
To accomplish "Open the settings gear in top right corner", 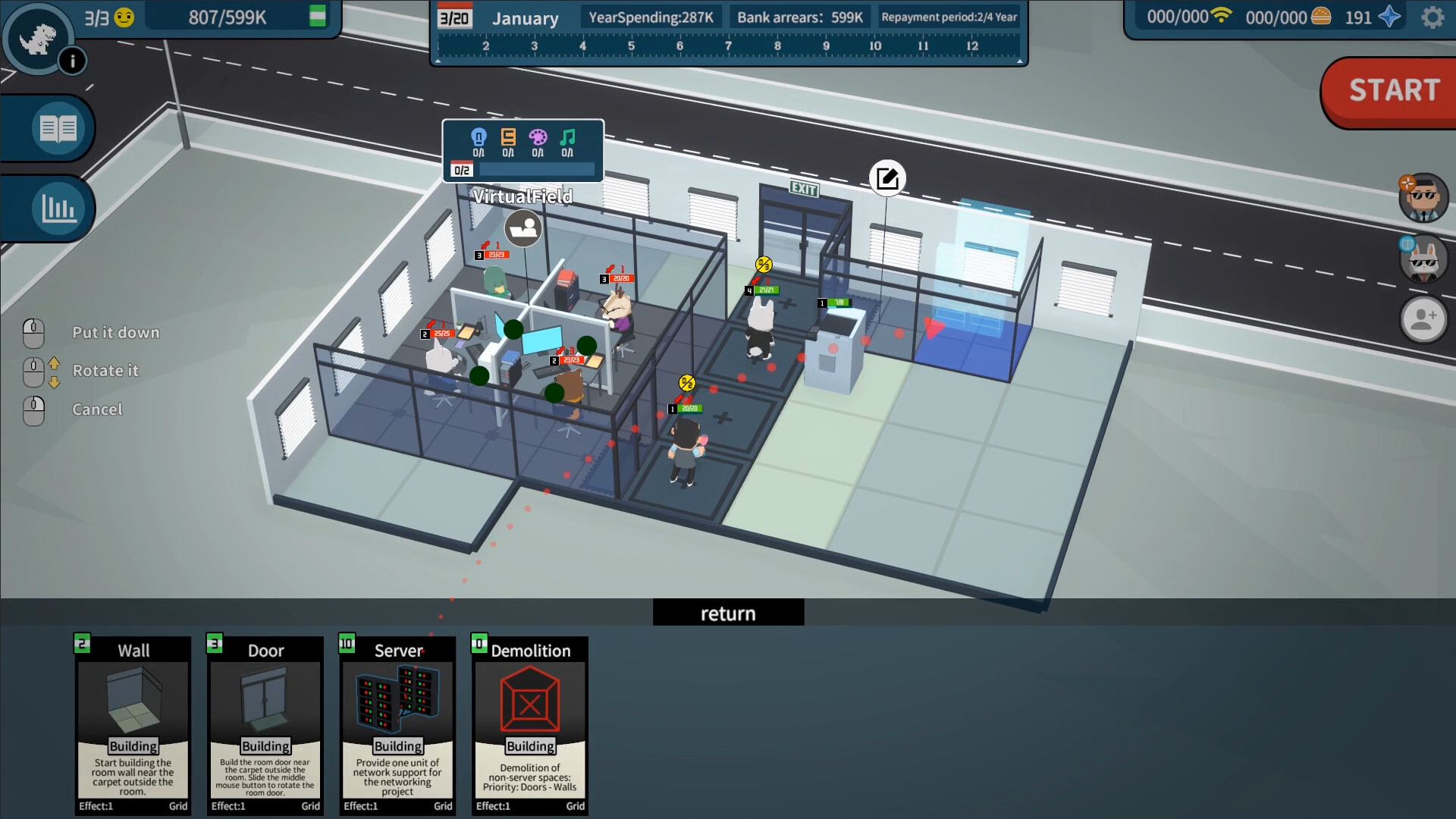I will (x=1433, y=17).
